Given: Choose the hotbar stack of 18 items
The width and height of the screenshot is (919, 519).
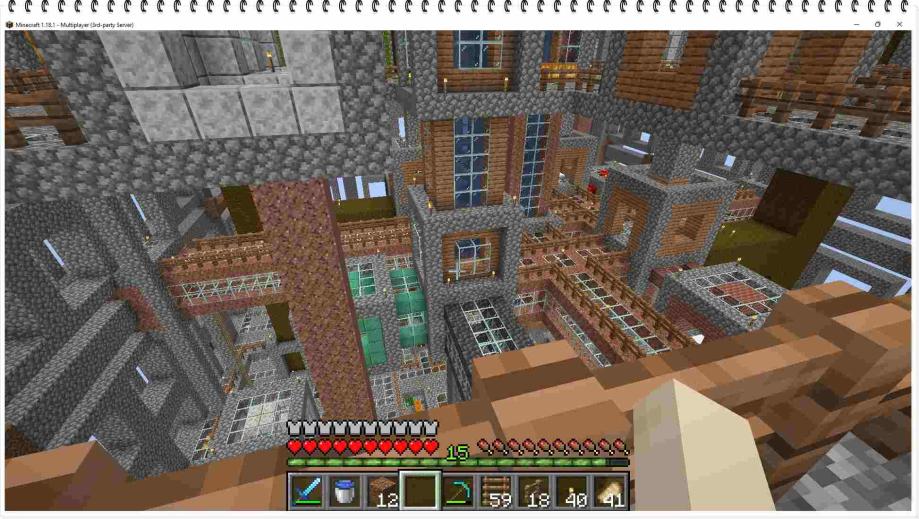Looking at the screenshot, I should 533,491.
